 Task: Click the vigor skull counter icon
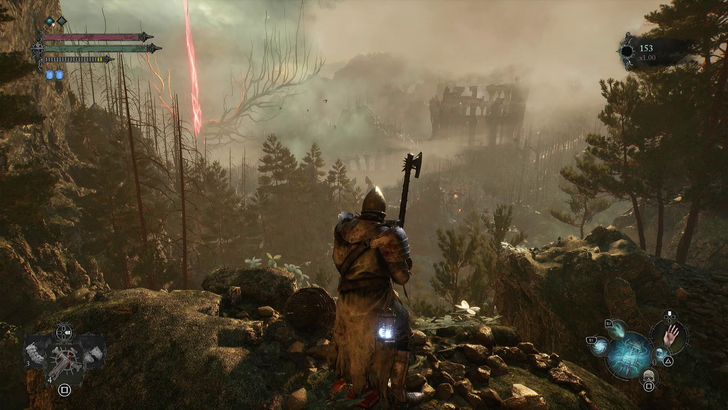pos(629,50)
